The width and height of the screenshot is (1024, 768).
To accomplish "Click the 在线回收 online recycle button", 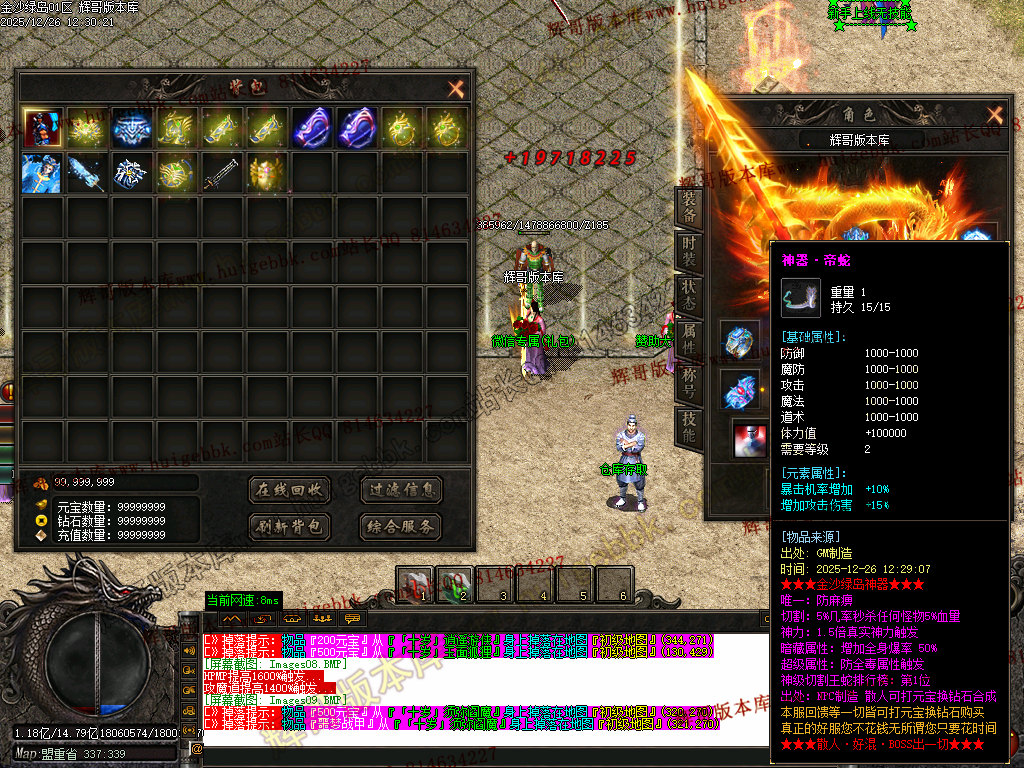I will coord(289,490).
